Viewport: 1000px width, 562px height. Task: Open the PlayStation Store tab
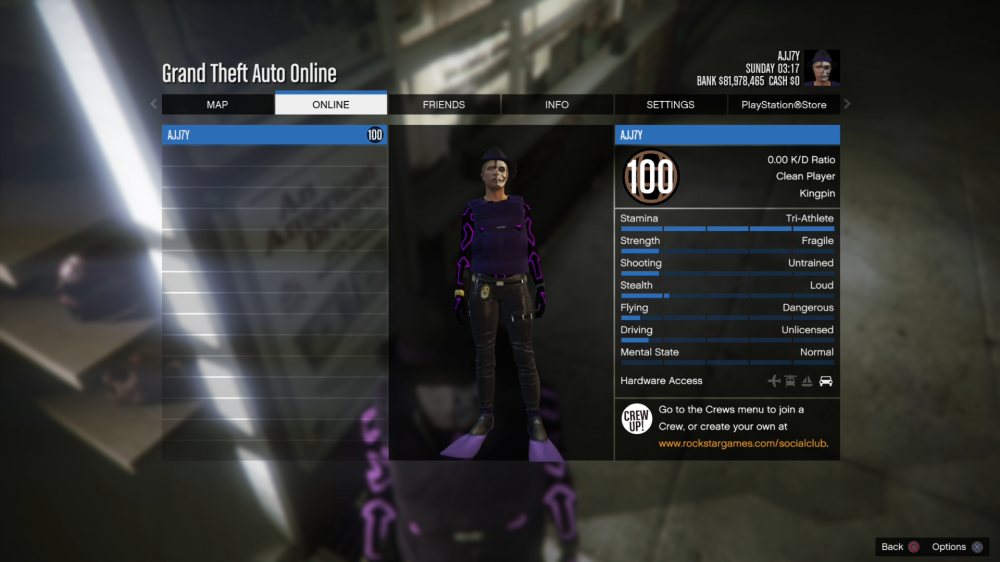click(784, 105)
